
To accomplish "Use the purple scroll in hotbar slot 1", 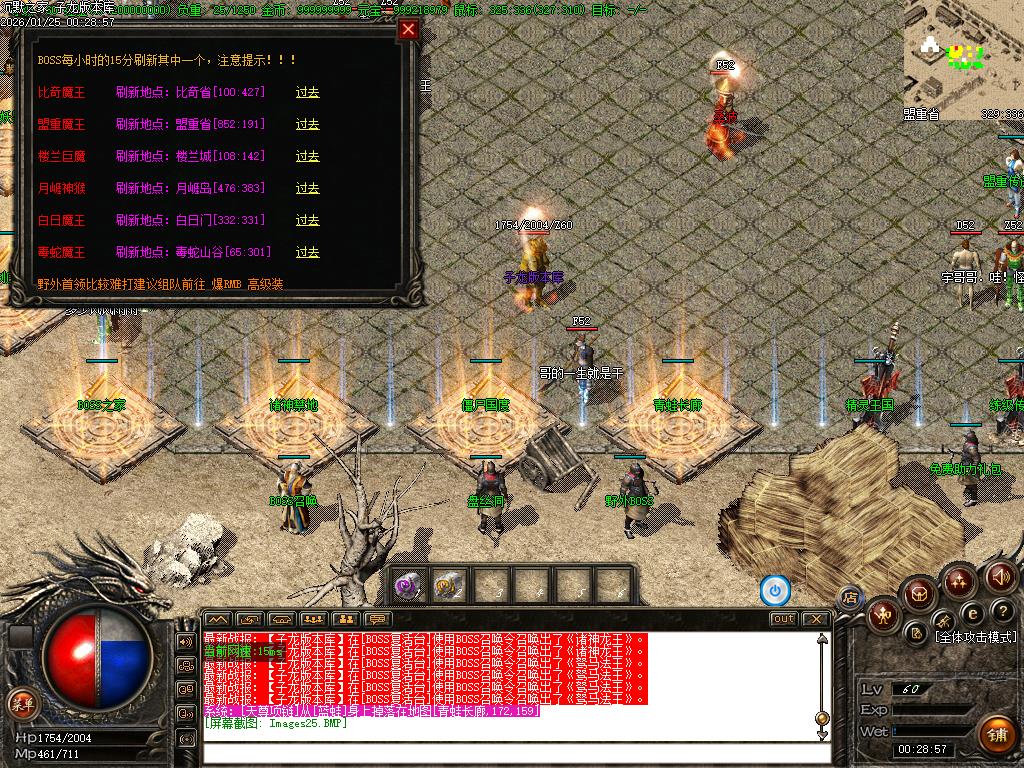I will click(407, 586).
